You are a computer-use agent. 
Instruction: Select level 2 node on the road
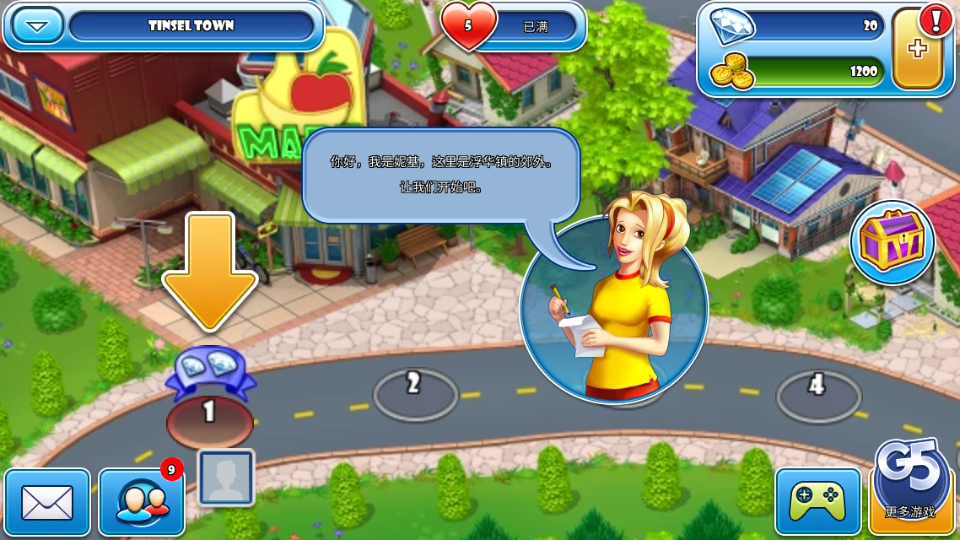point(415,391)
